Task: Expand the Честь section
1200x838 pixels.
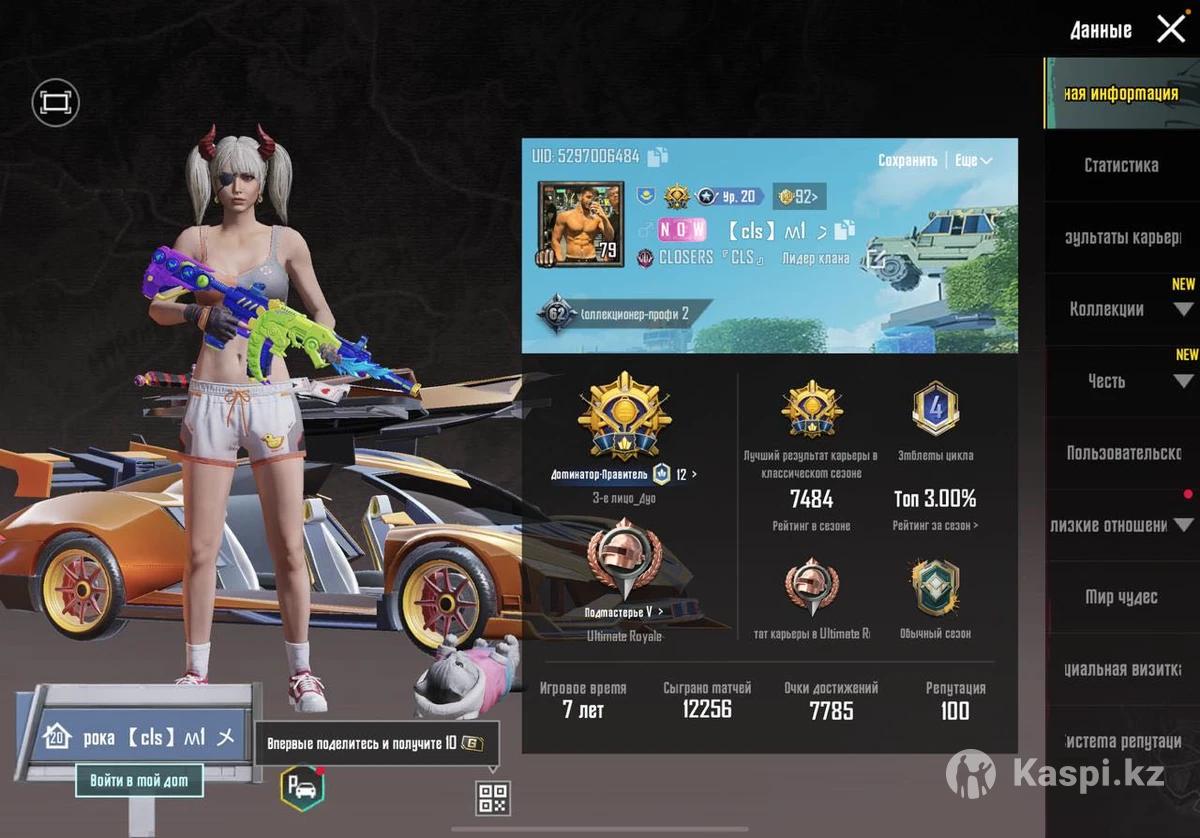Action: pos(1183,381)
